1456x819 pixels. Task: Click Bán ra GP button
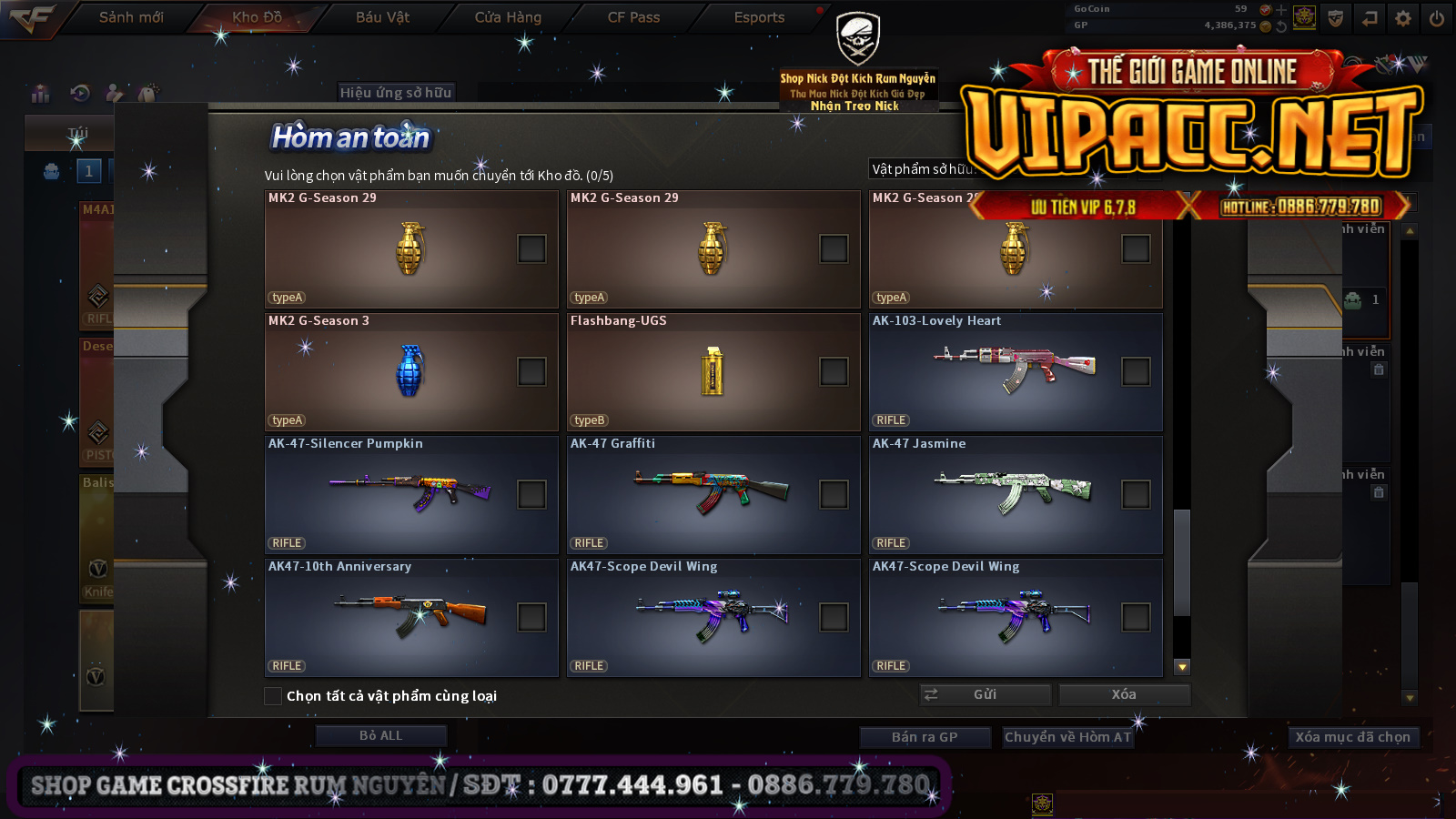pos(925,737)
